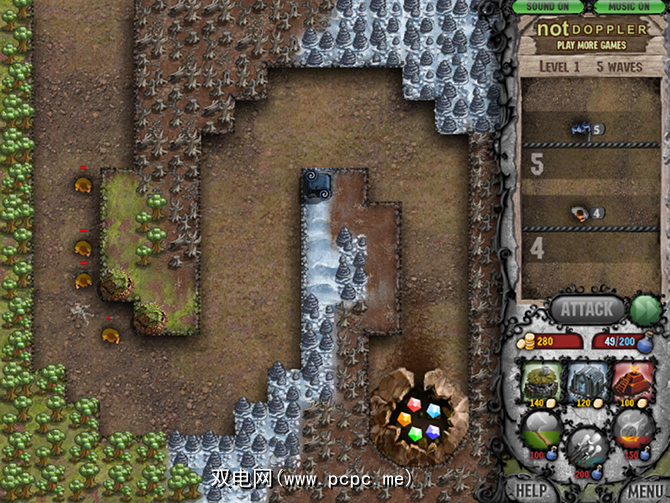
Task: Choose the Crypt tower costing 120 gold
Action: (x=589, y=385)
